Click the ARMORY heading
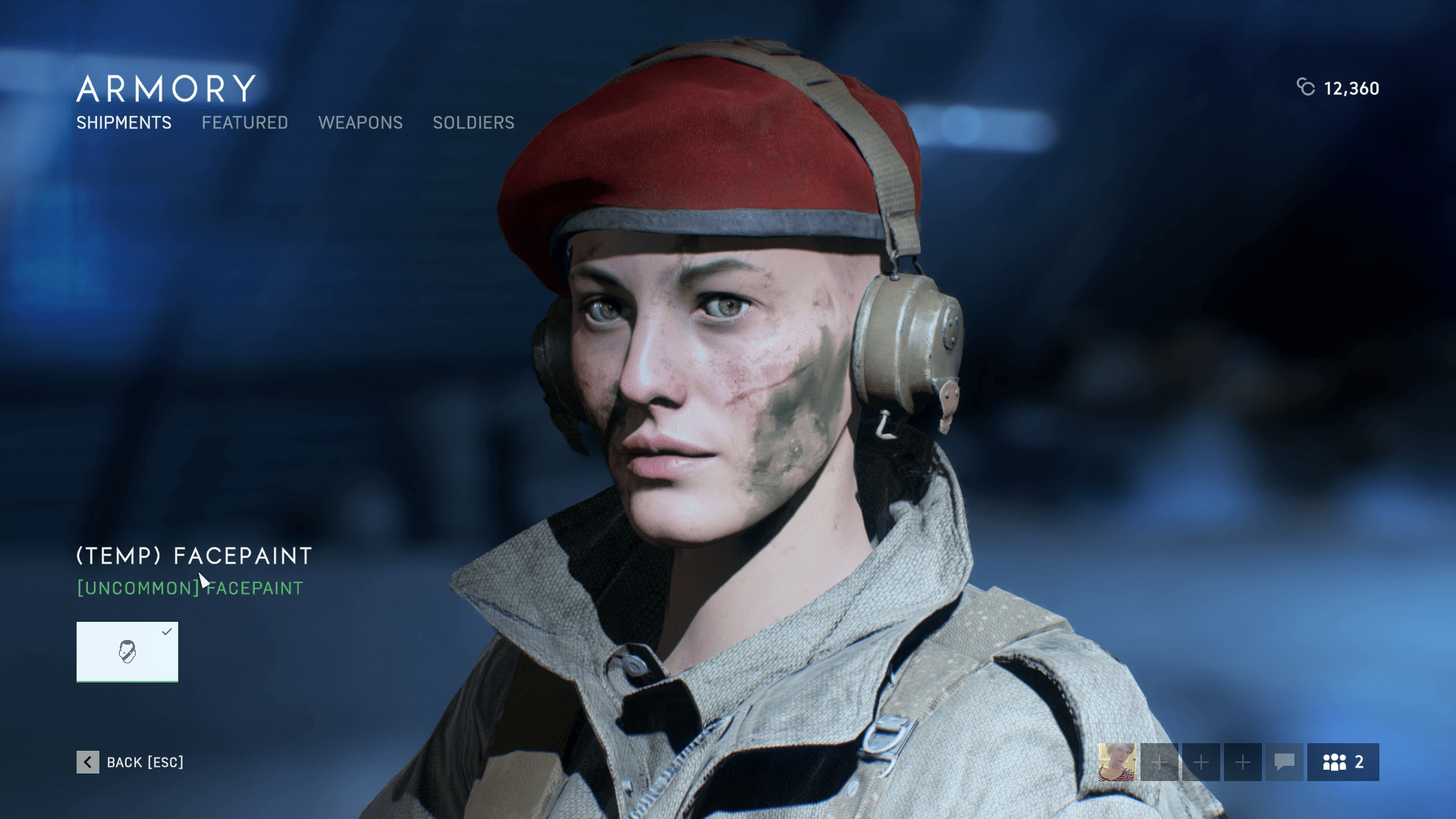The width and height of the screenshot is (1456, 819). [164, 87]
